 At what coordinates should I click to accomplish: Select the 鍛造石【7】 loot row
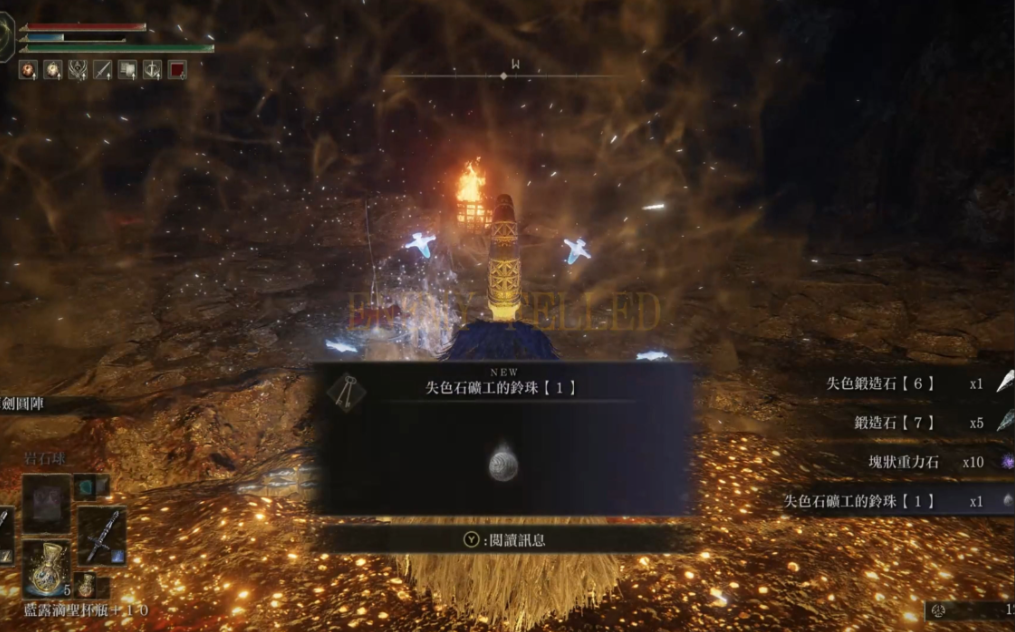click(x=894, y=422)
